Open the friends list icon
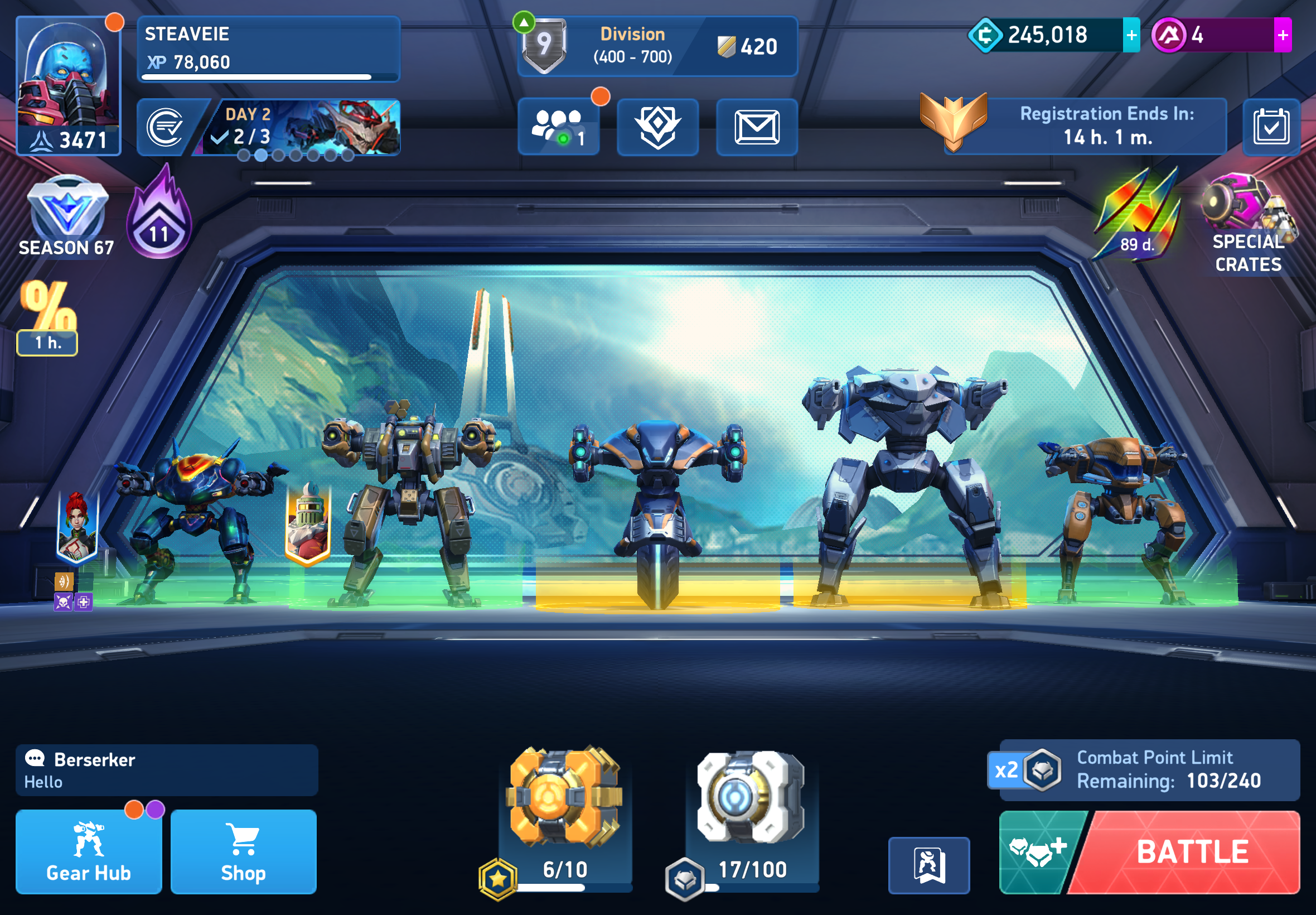1316x915 pixels. coord(558,127)
